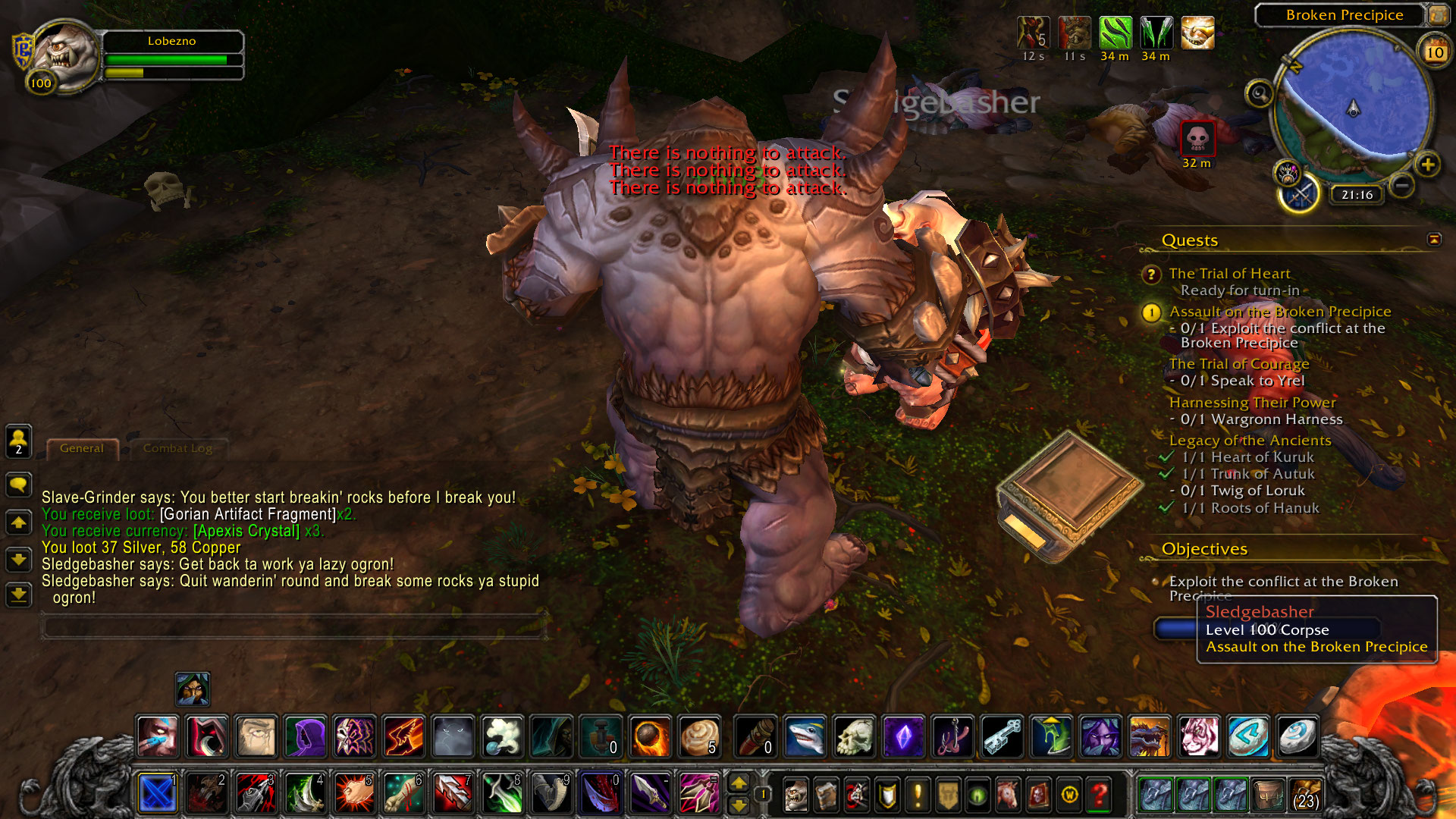Select The Trial of Heart quest
1456x819 pixels.
[1229, 274]
